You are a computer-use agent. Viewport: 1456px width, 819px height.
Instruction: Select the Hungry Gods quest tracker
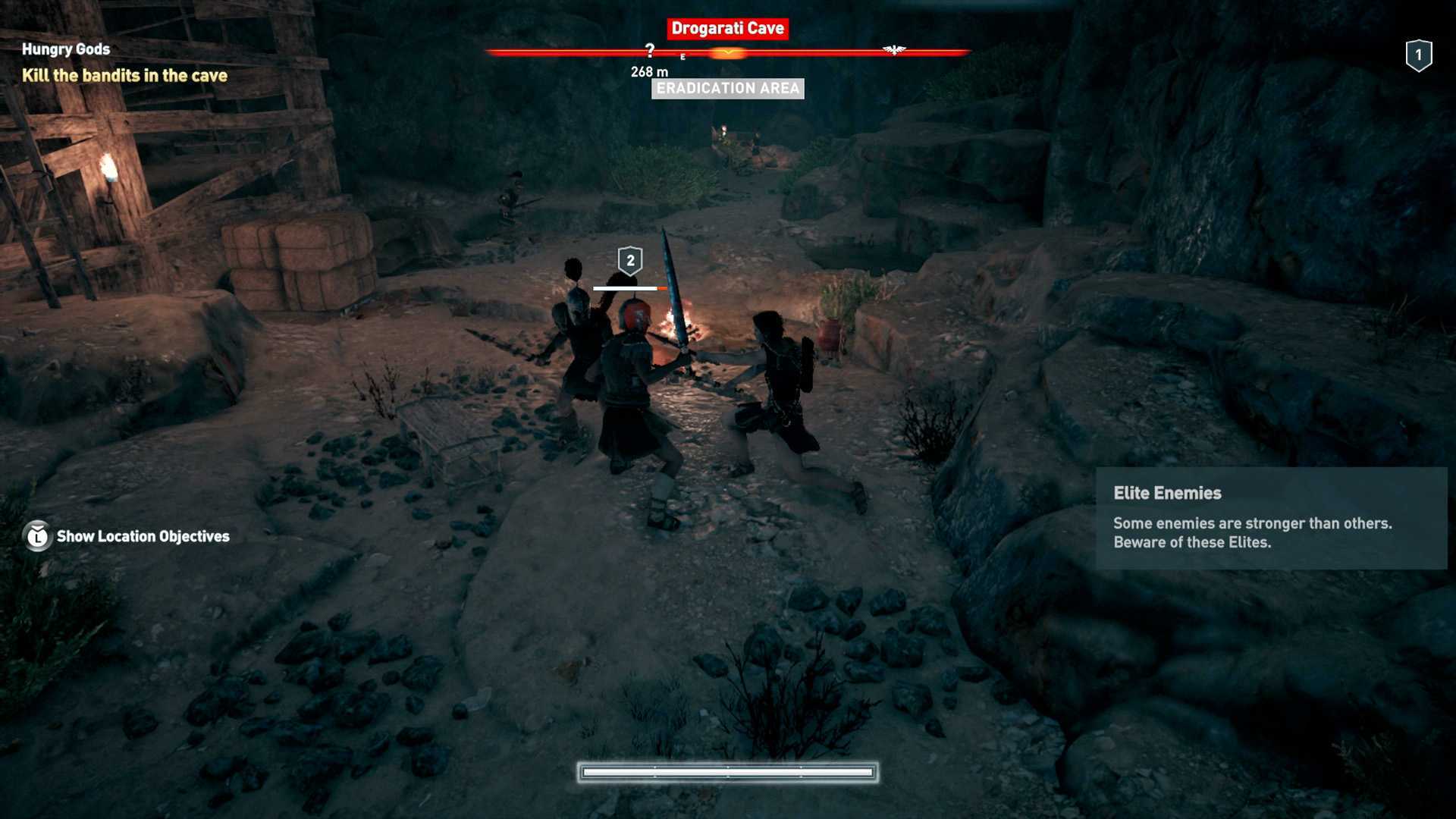pos(66,49)
